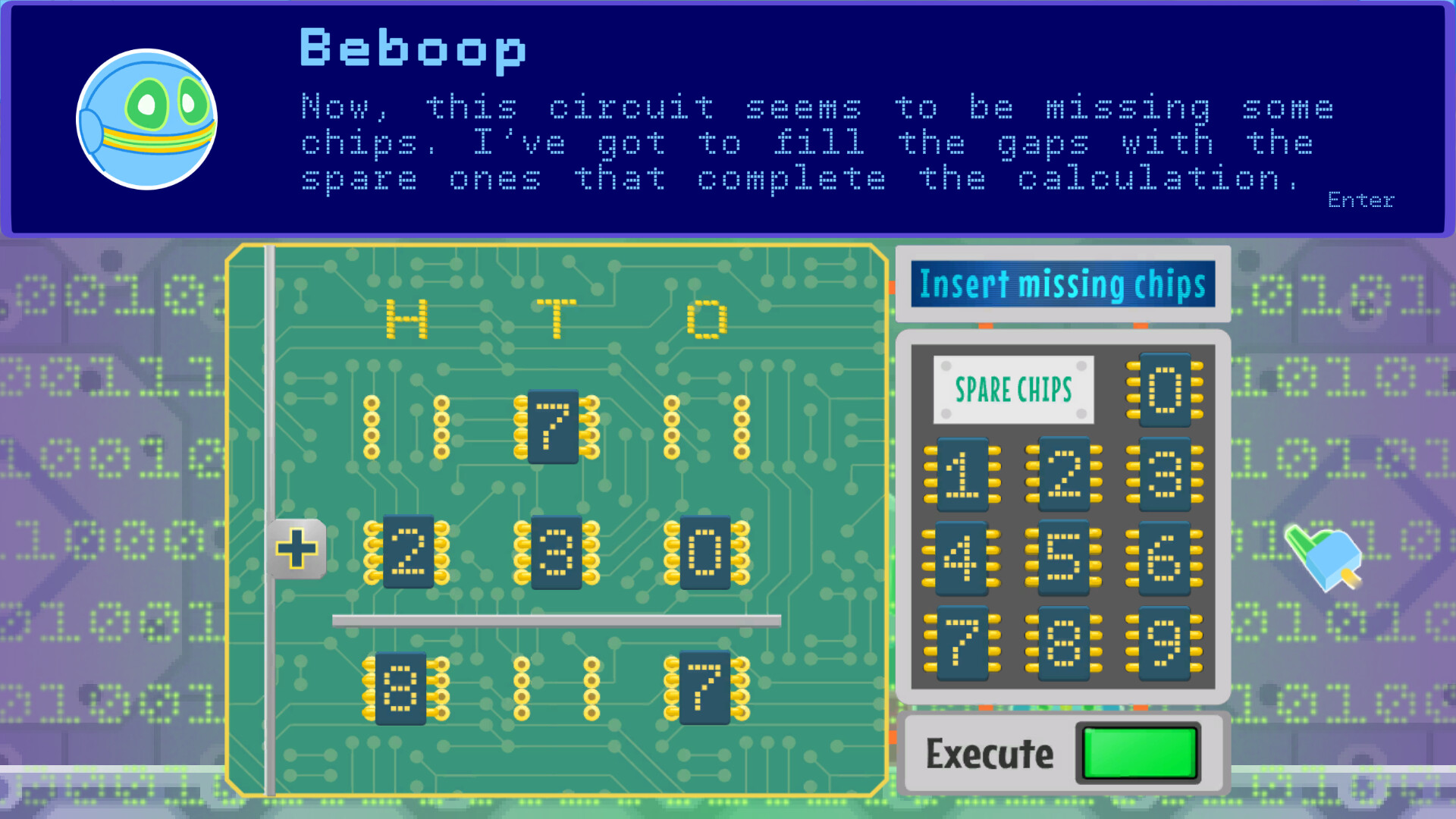Viewport: 1456px width, 819px height.
Task: Click the SPARE CHIPS panel label
Action: tap(1014, 387)
